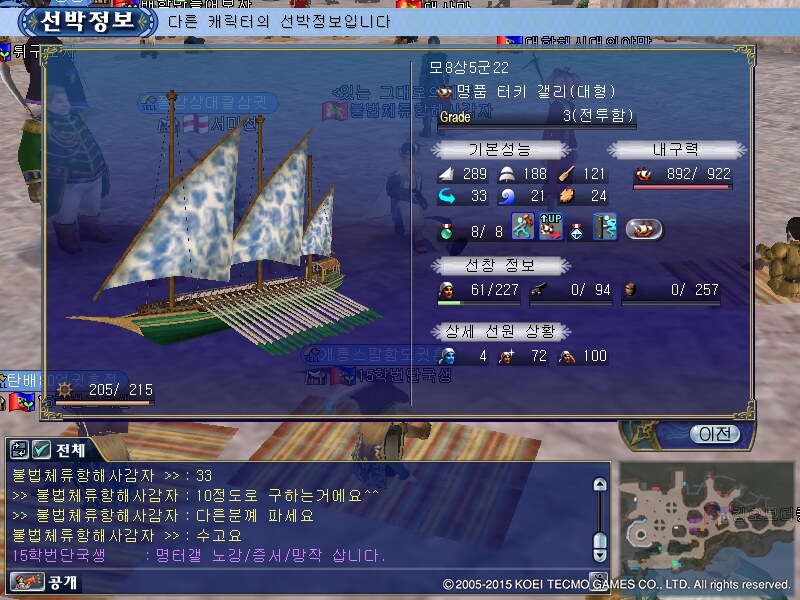Image resolution: width=800 pixels, height=600 pixels.
Task: Toggle the chat filter checkmark icon
Action: pos(41,450)
